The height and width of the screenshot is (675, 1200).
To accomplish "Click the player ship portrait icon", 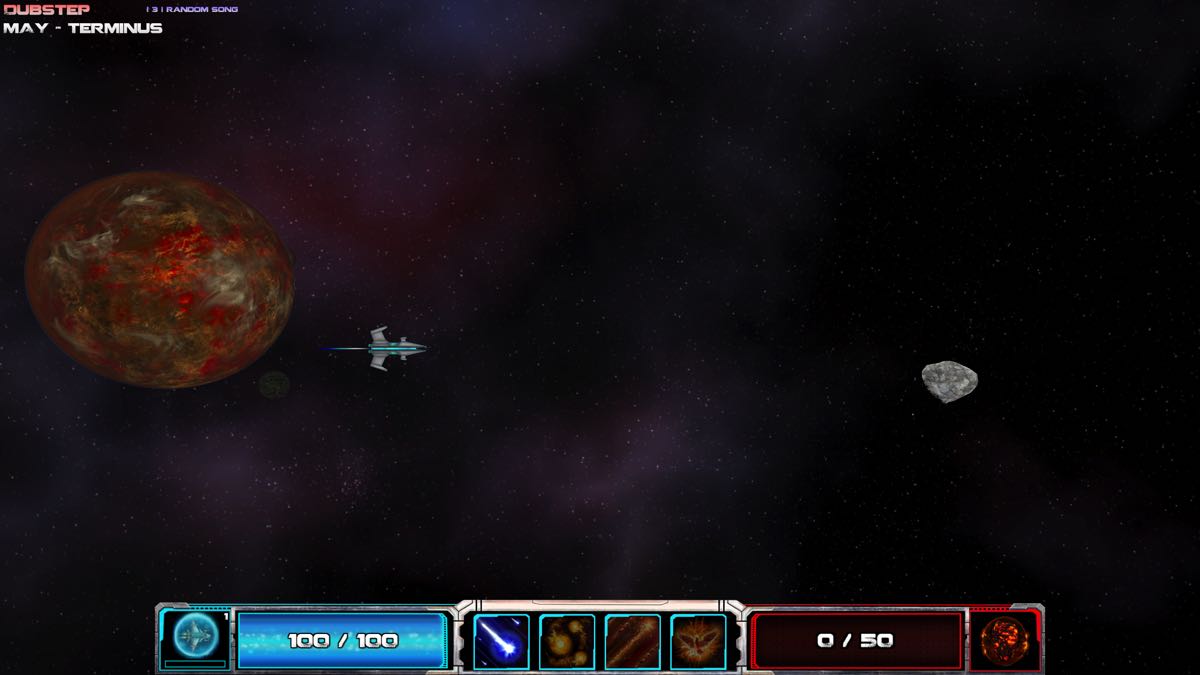I will 195,636.
